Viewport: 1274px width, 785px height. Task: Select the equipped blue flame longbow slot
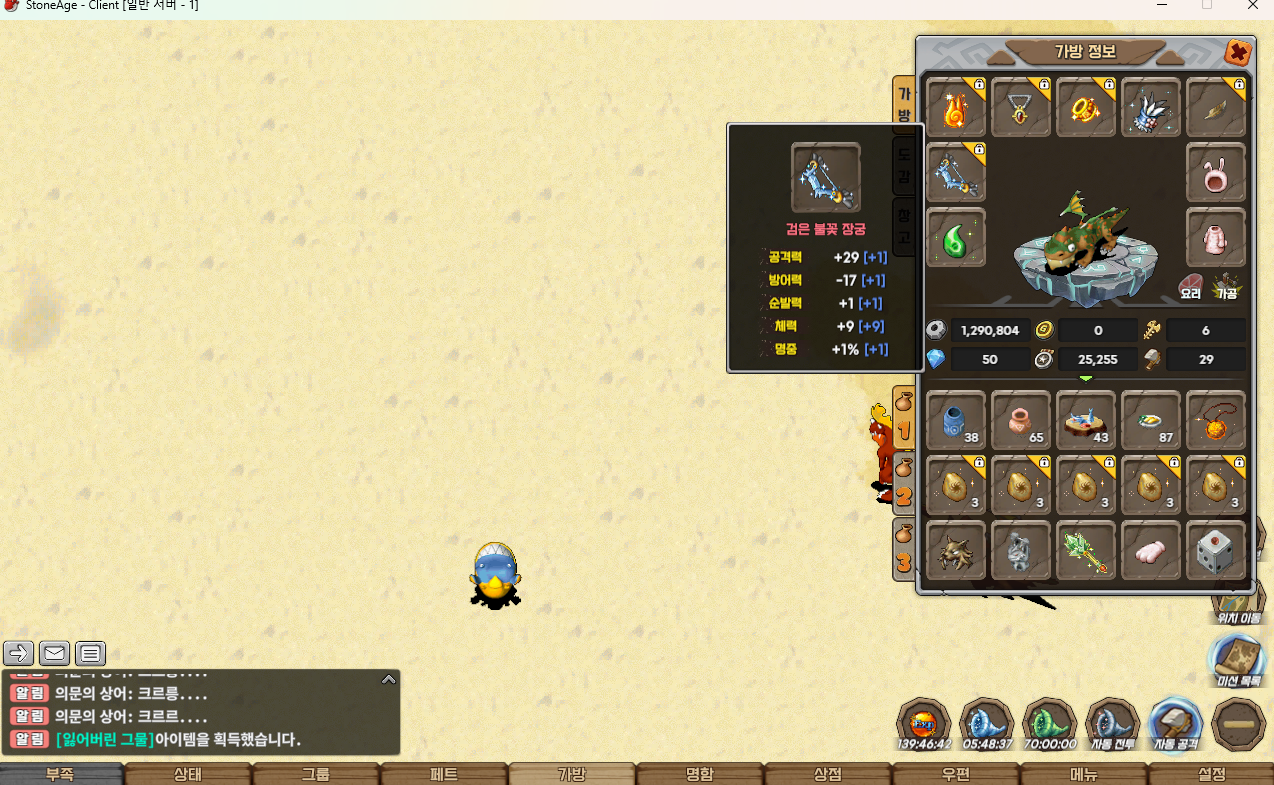coord(956,172)
